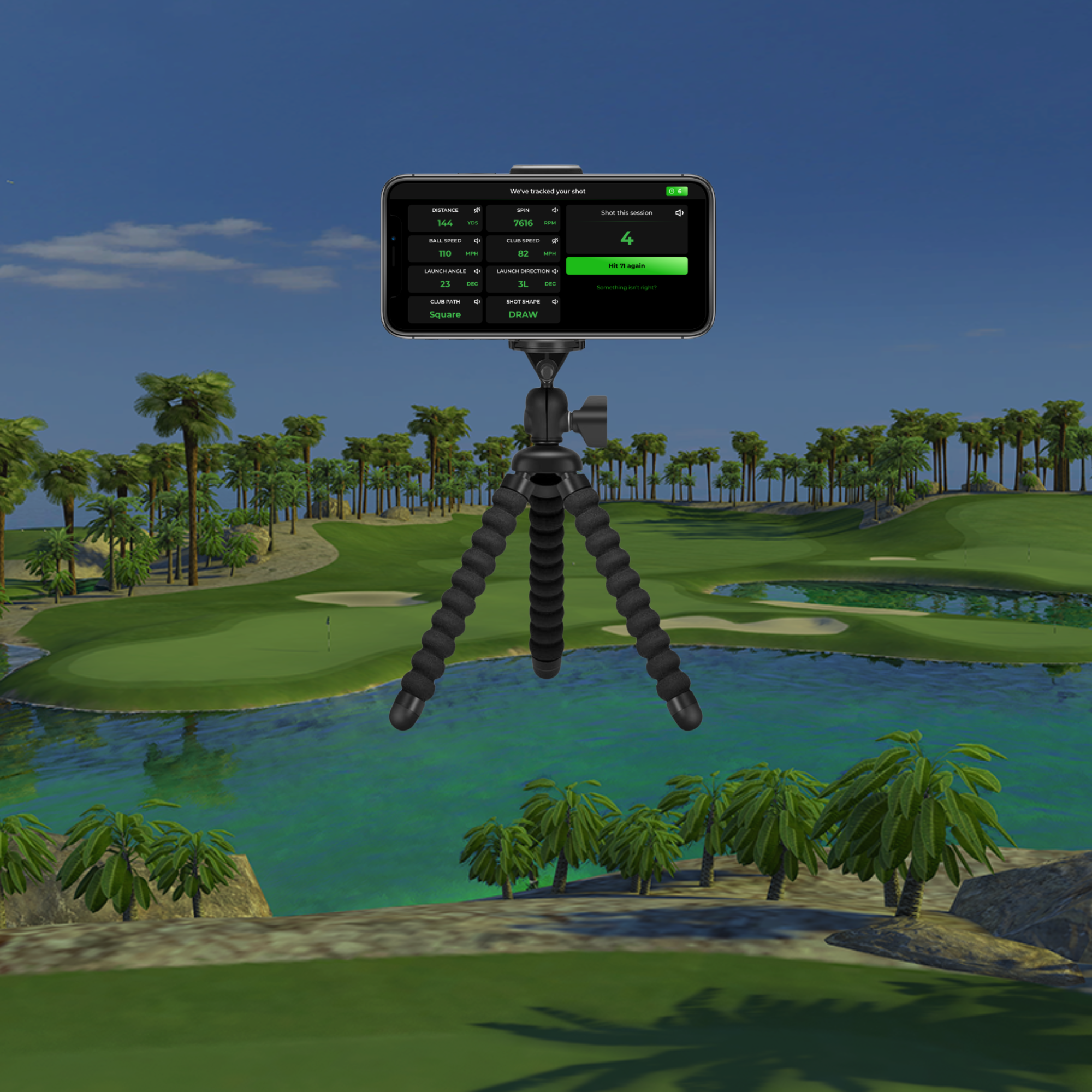Click the Club Path Square value
Image resolution: width=1092 pixels, height=1092 pixels.
coord(446,315)
